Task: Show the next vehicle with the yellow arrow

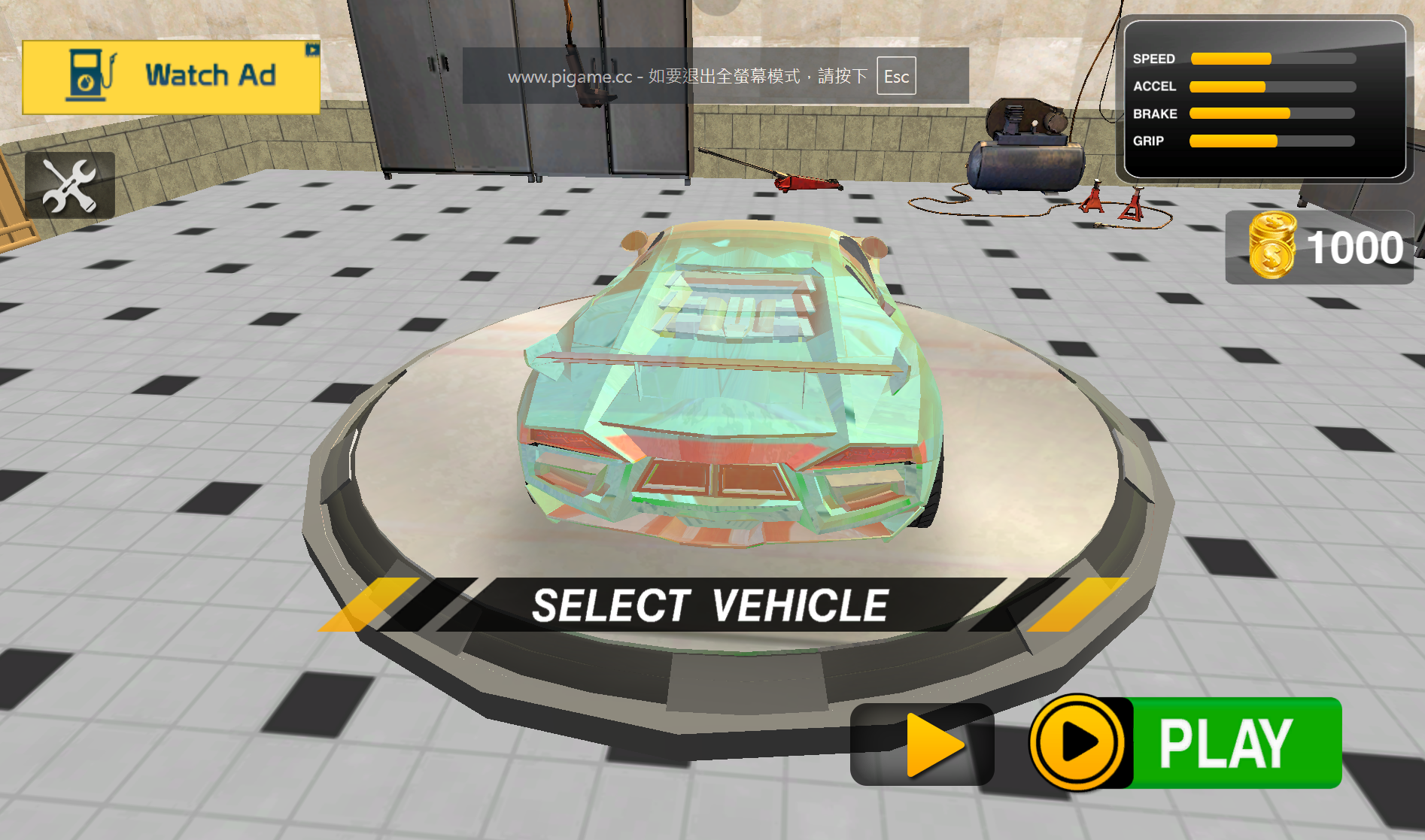Action: pyautogui.click(x=922, y=744)
